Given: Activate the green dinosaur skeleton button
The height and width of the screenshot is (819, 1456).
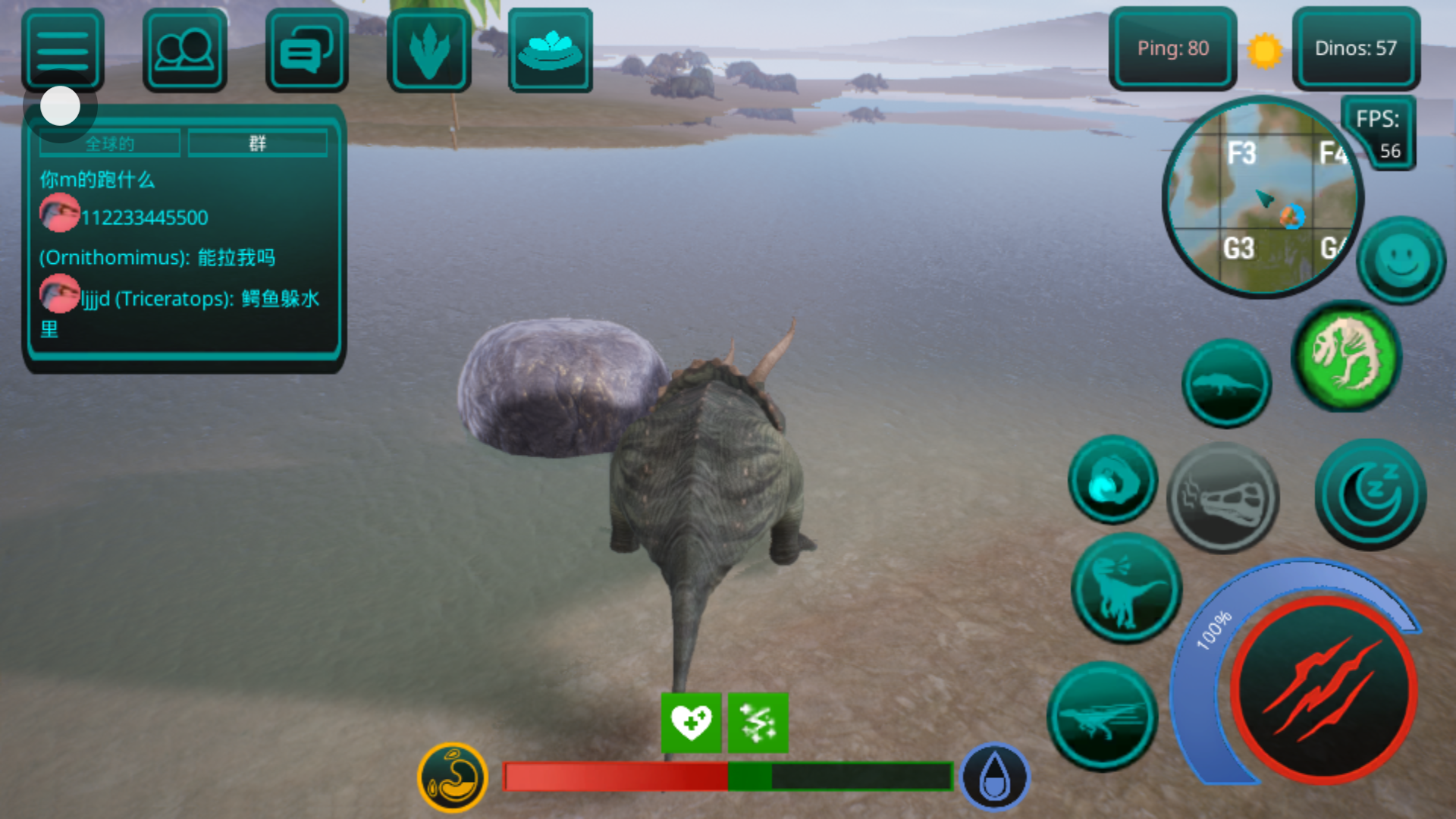Looking at the screenshot, I should click(1347, 355).
